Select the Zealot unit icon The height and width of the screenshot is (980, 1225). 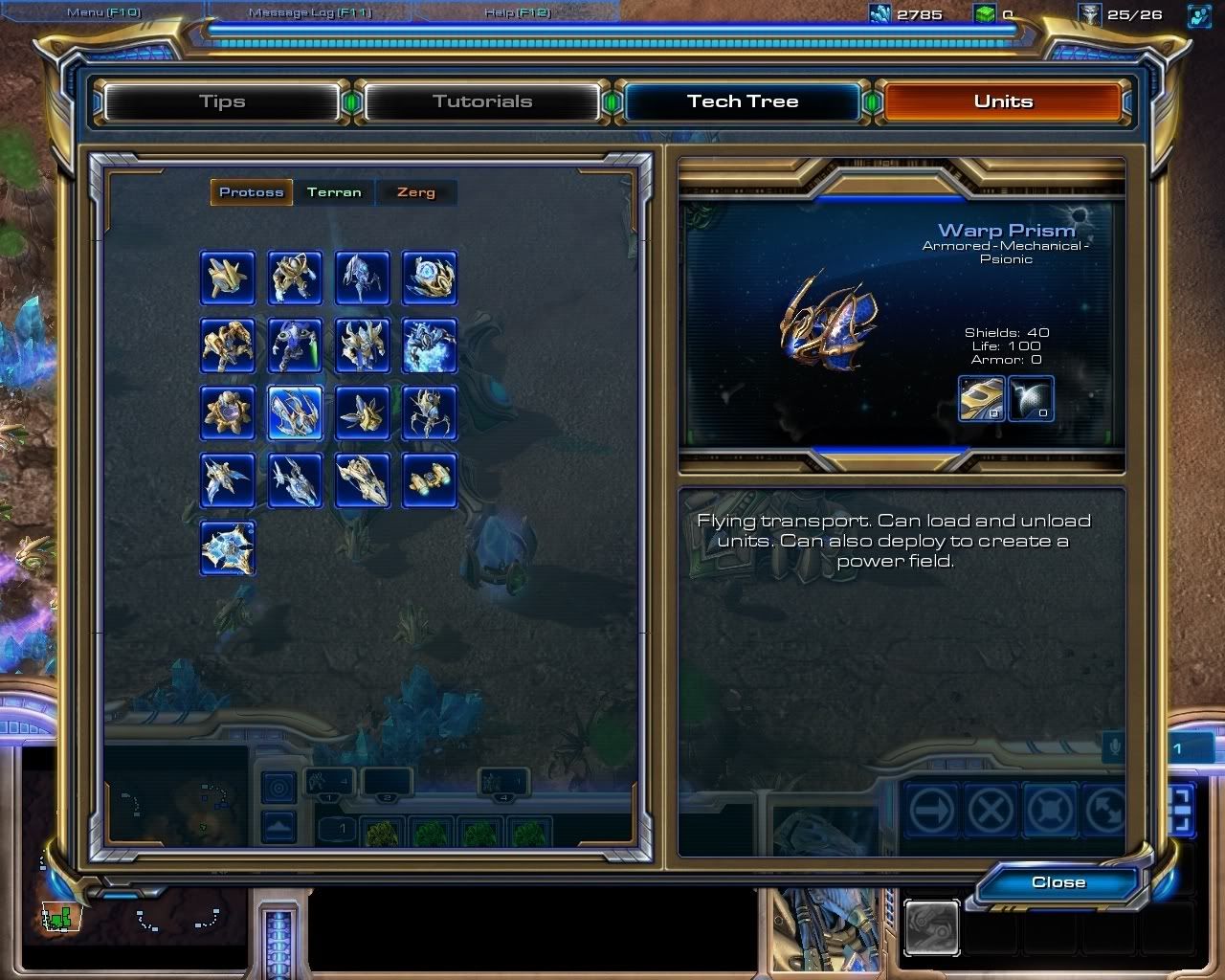coord(295,278)
